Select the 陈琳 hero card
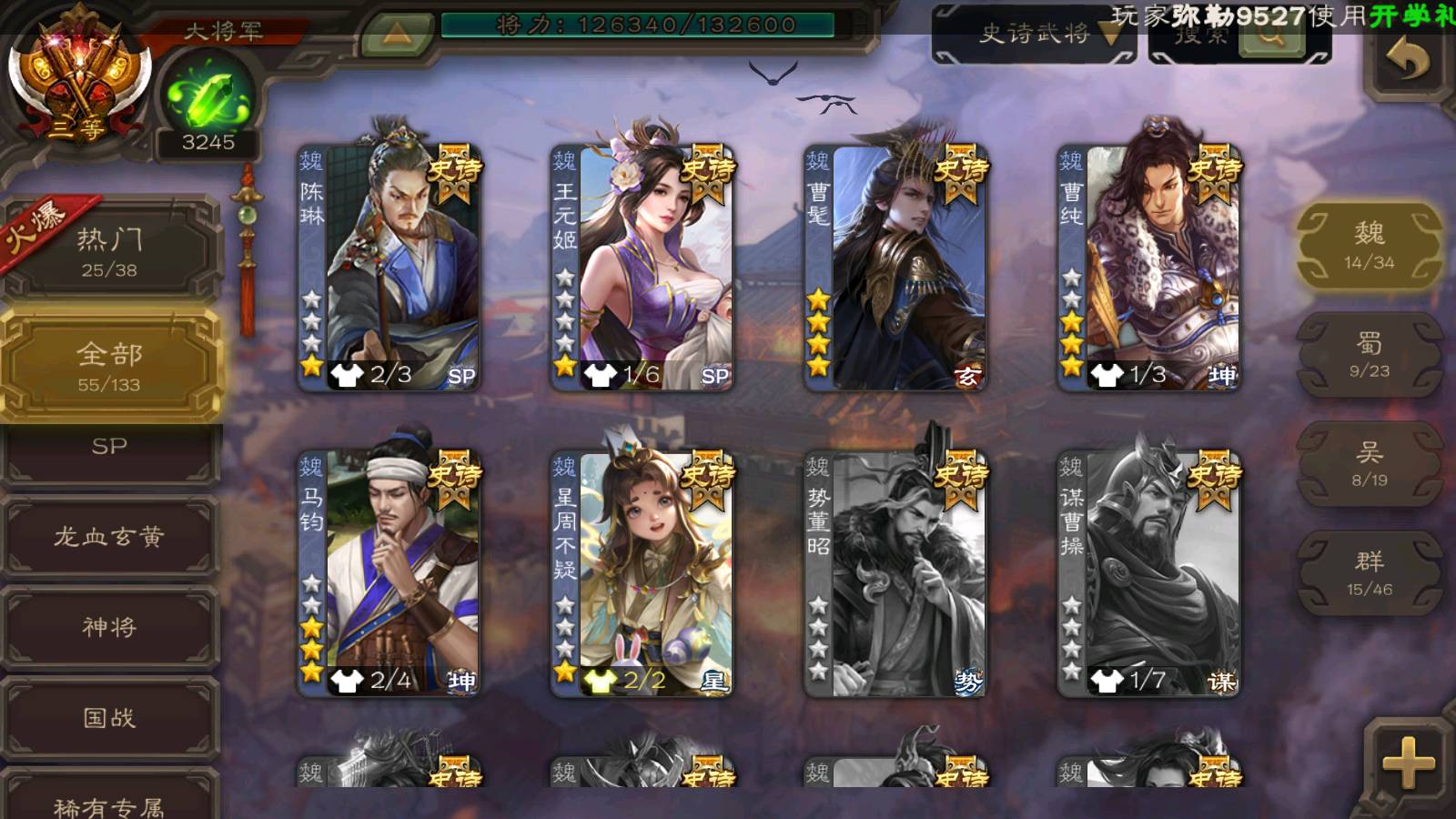This screenshot has width=1456, height=819. pyautogui.click(x=389, y=268)
